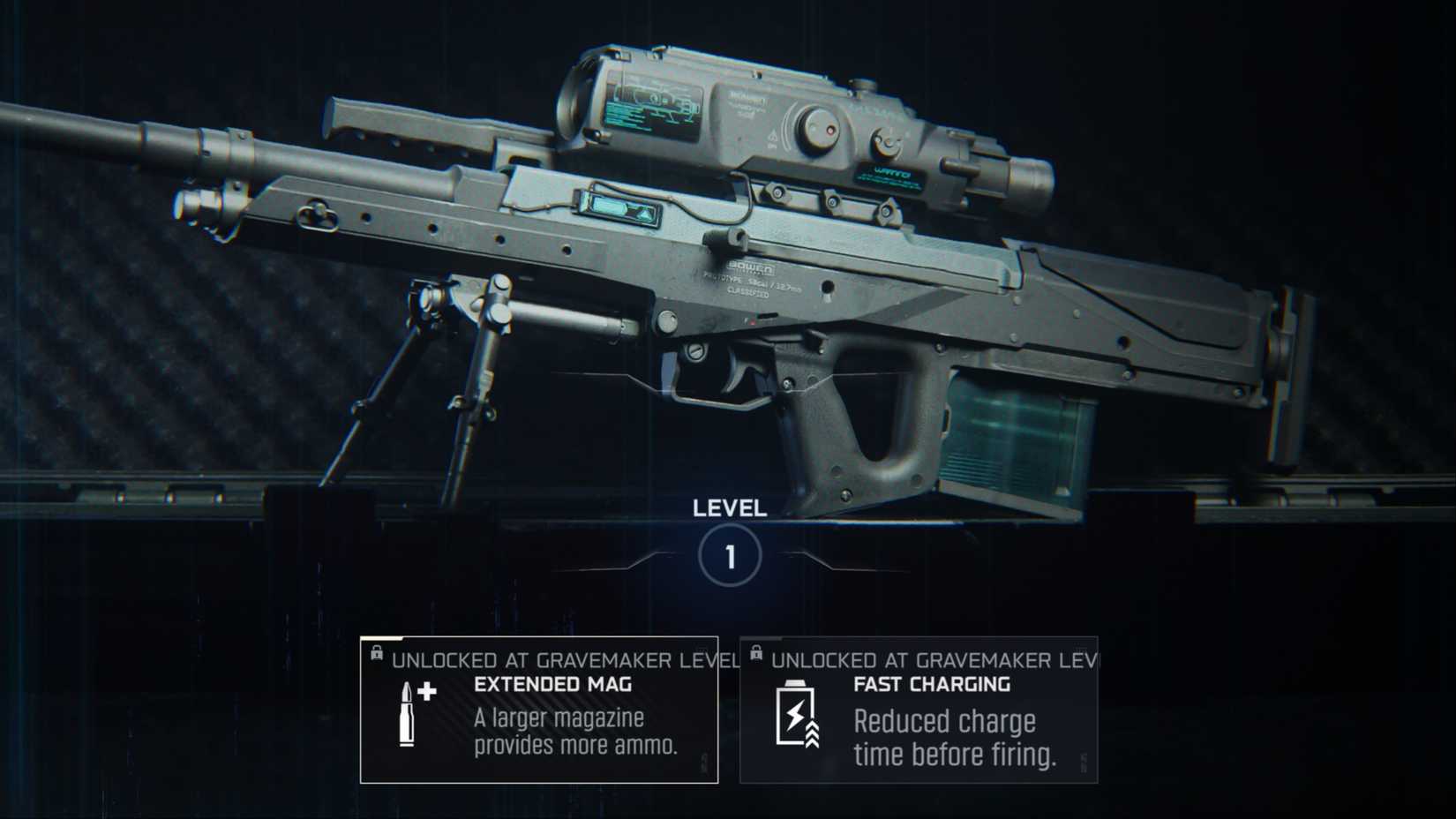Click the lock icon on the Fast Charging card
This screenshot has height=819, width=1456.
pos(756,654)
